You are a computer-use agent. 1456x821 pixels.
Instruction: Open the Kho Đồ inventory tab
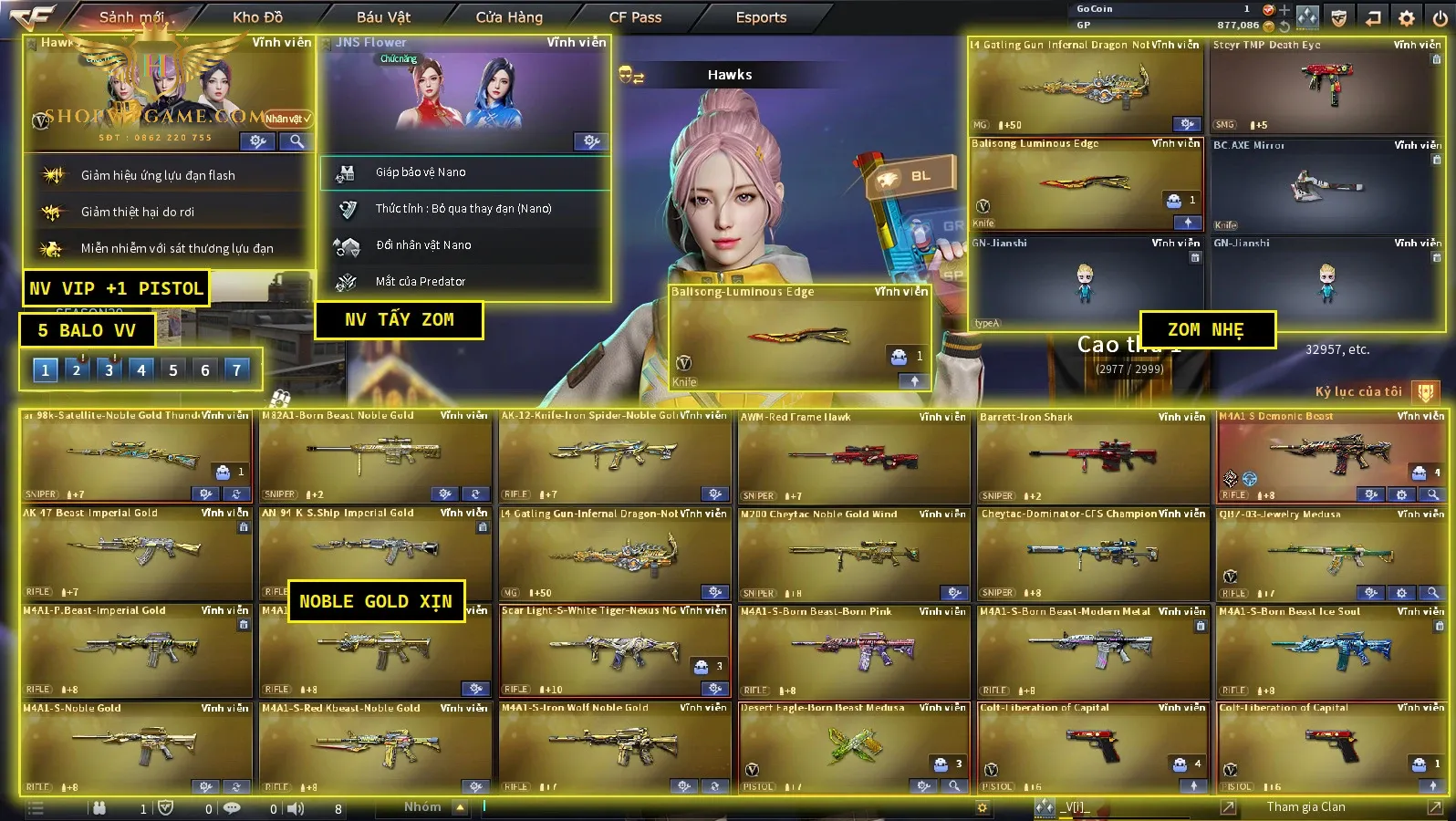tap(257, 17)
